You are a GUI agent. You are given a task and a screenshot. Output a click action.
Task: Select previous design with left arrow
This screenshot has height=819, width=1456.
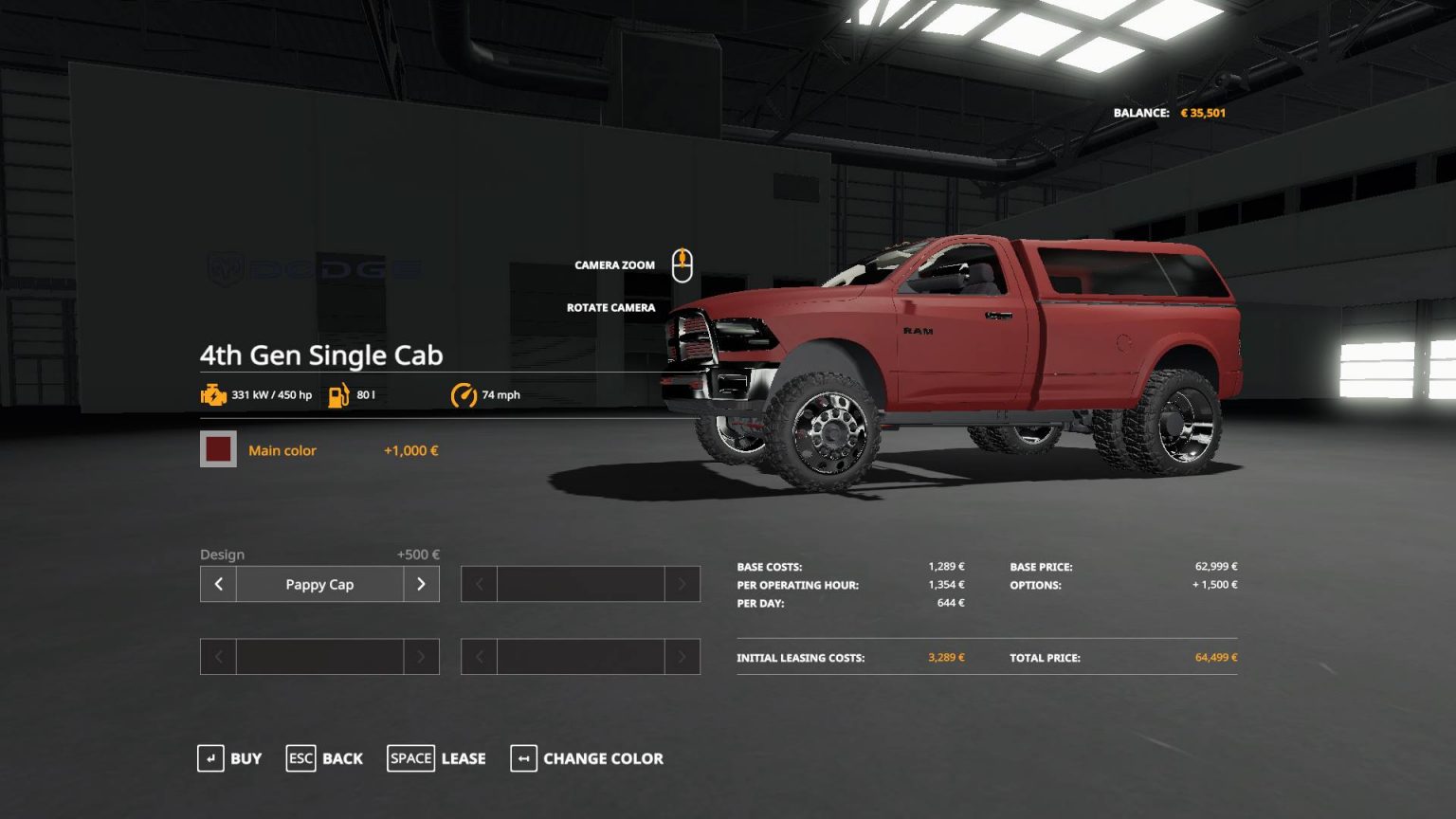tap(217, 584)
